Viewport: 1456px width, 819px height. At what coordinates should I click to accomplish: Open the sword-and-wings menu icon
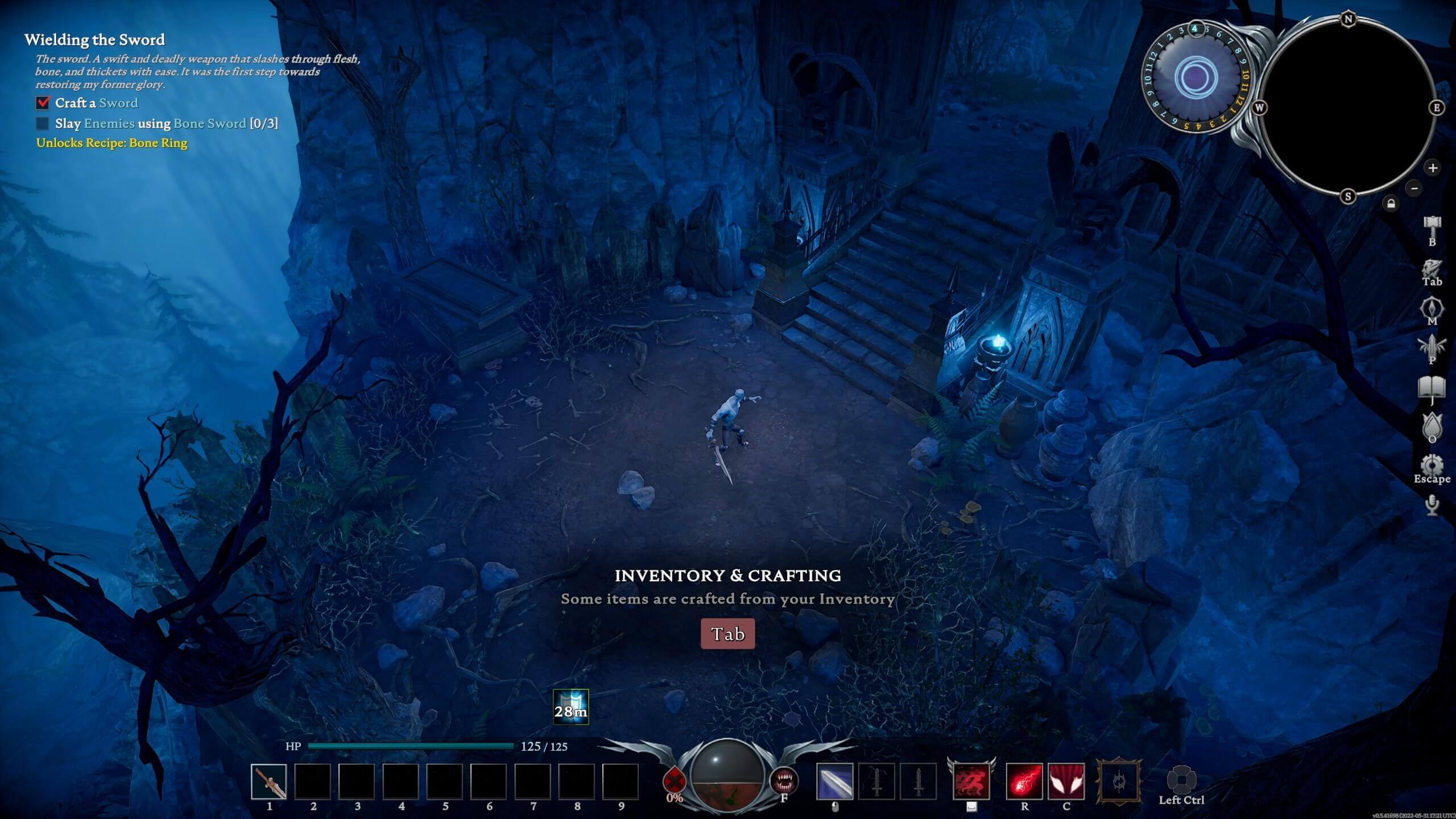click(x=1432, y=346)
